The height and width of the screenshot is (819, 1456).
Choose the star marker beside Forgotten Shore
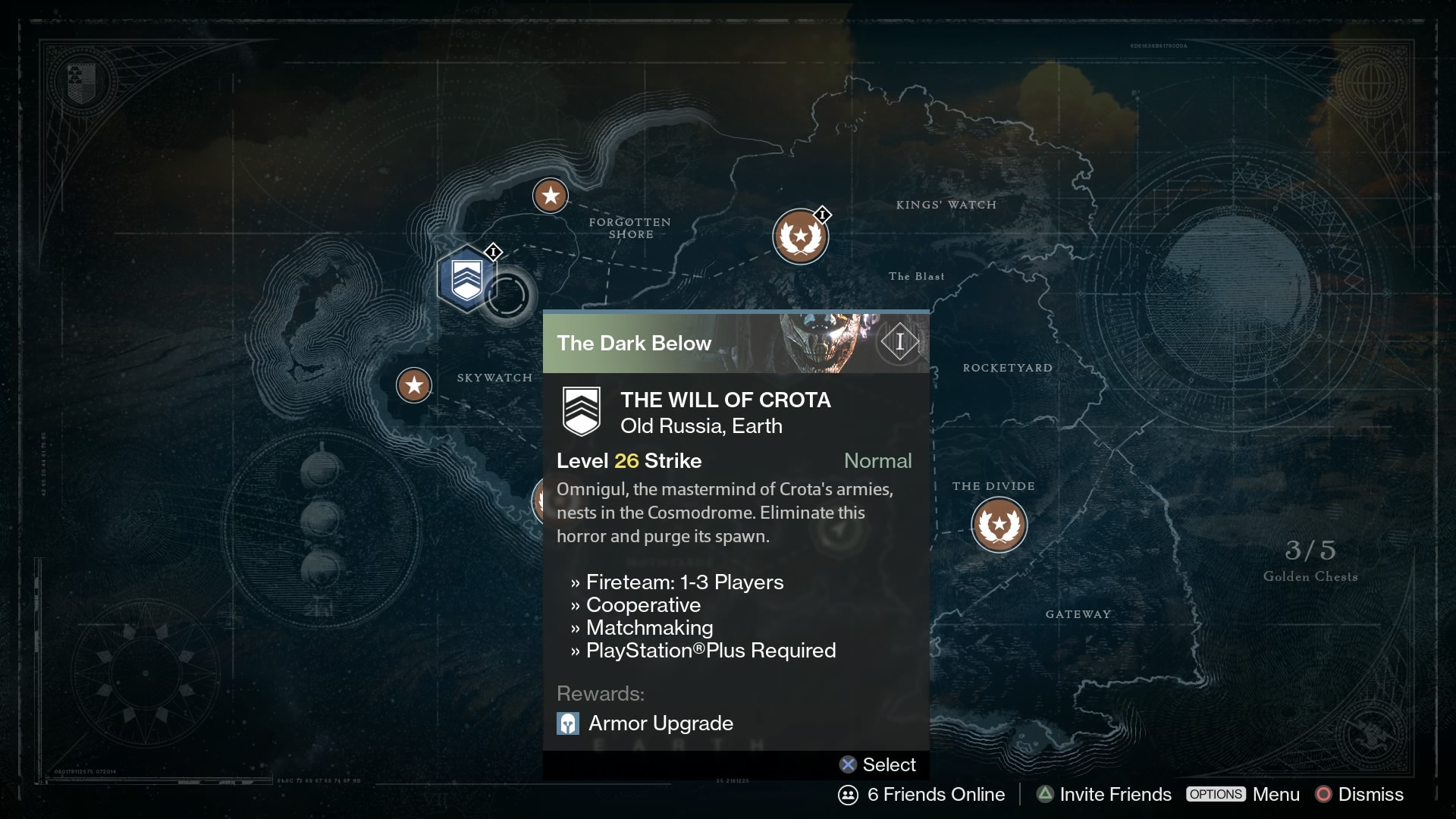tap(551, 196)
